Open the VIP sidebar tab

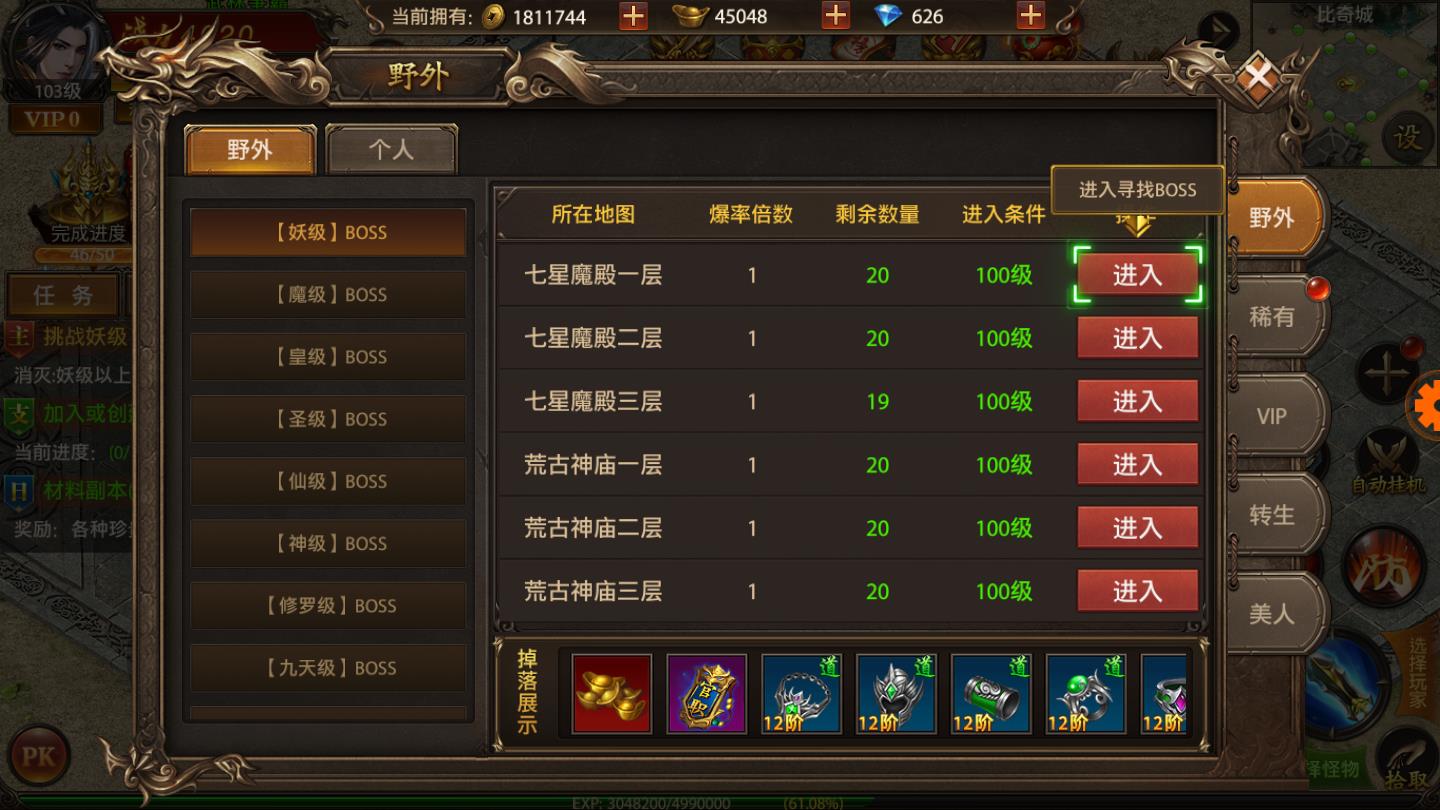1272,417
